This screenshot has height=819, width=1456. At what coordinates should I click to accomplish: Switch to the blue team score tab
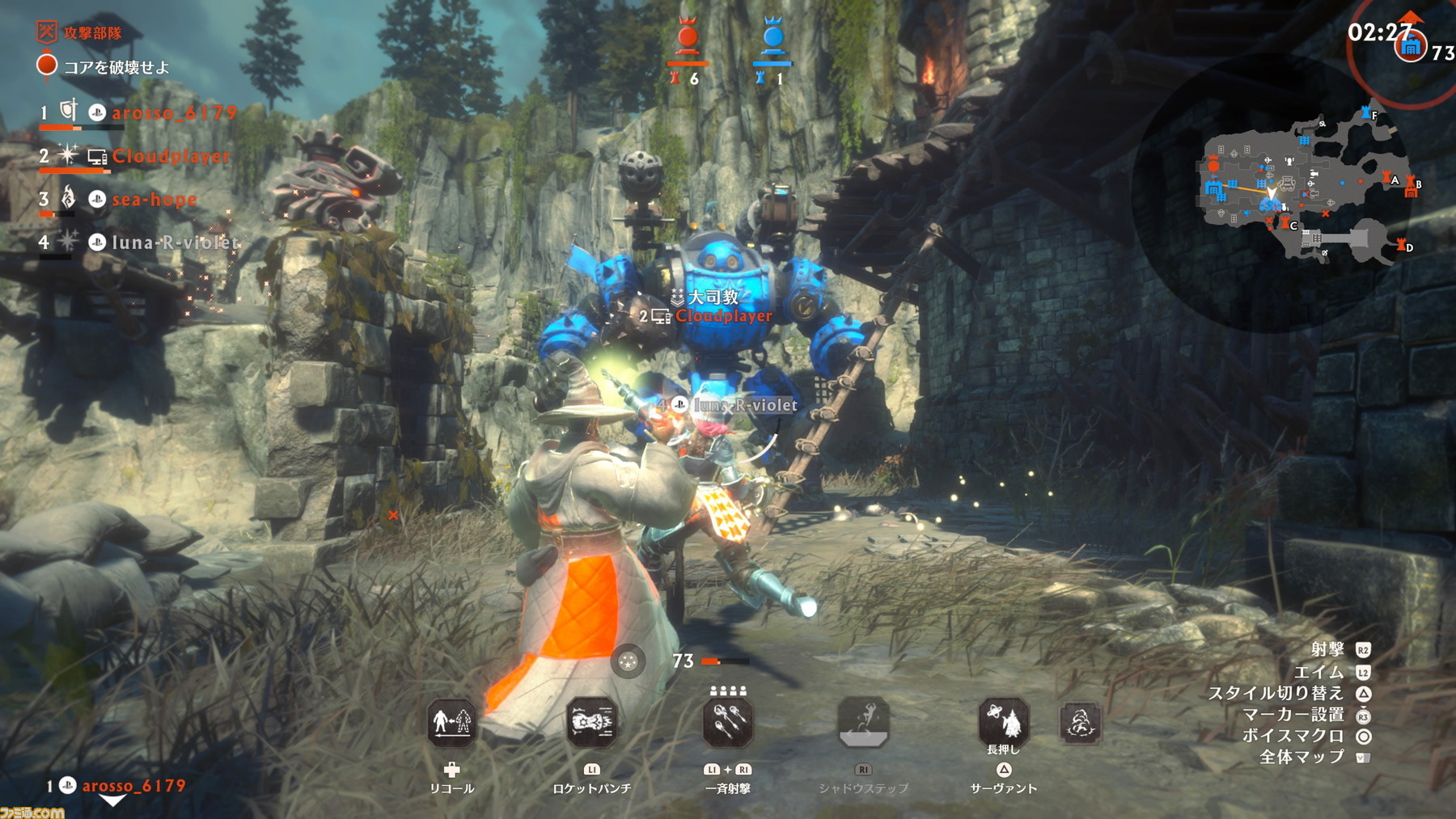774,36
